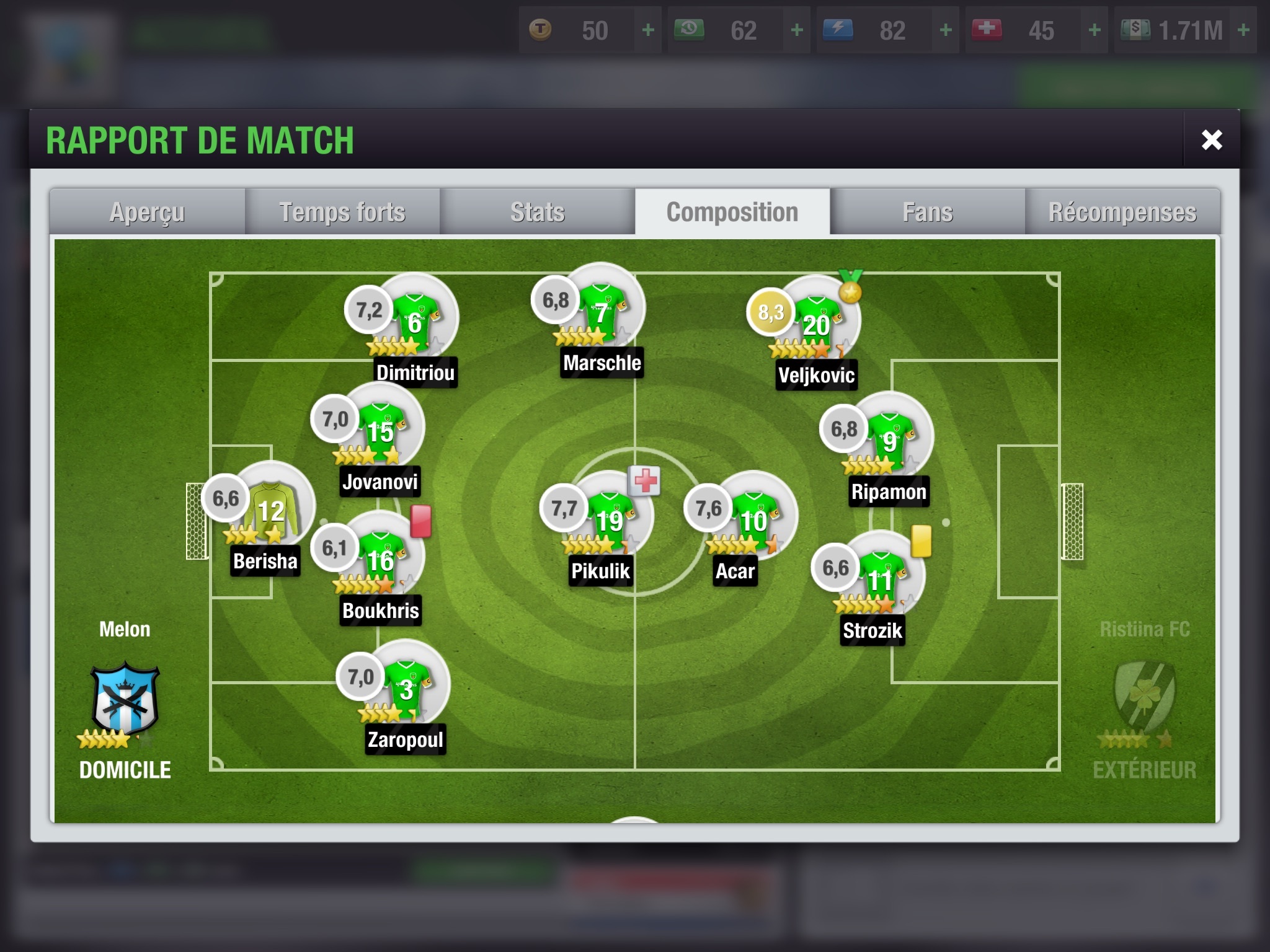Viewport: 1270px width, 952px height.
Task: Show the Stats tab
Action: tap(538, 212)
